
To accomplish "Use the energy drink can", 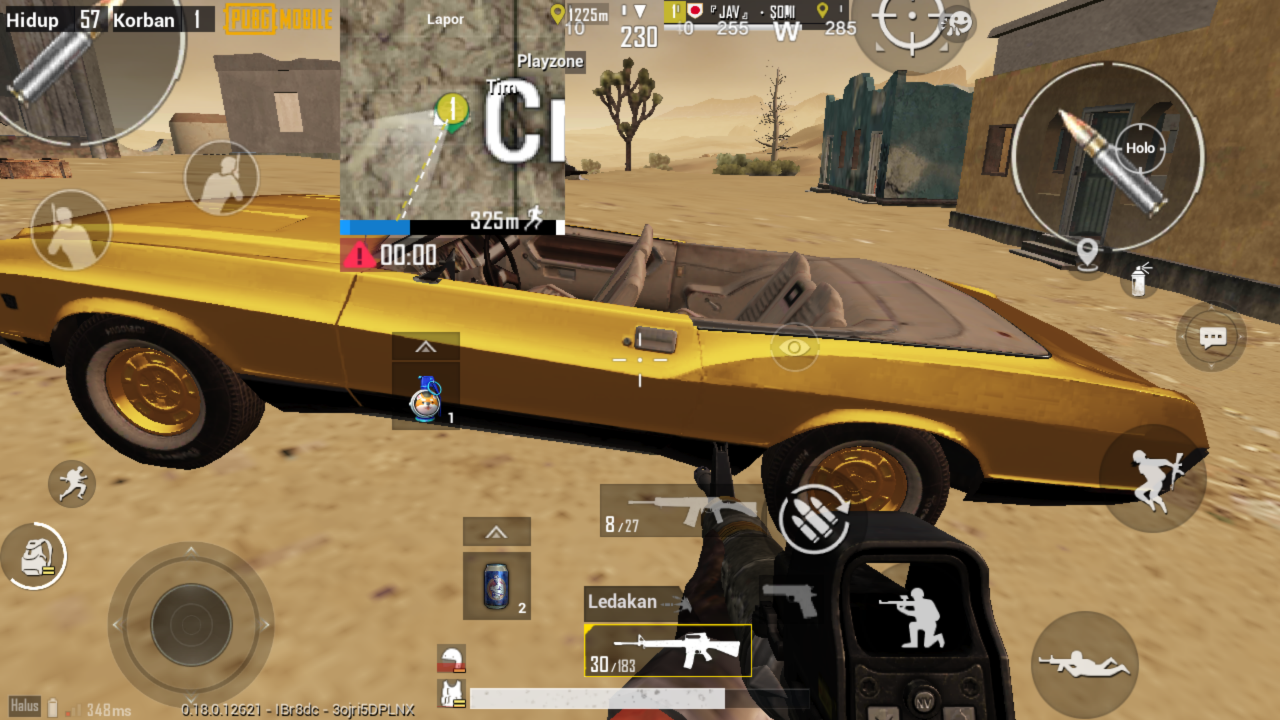I will pos(497,586).
